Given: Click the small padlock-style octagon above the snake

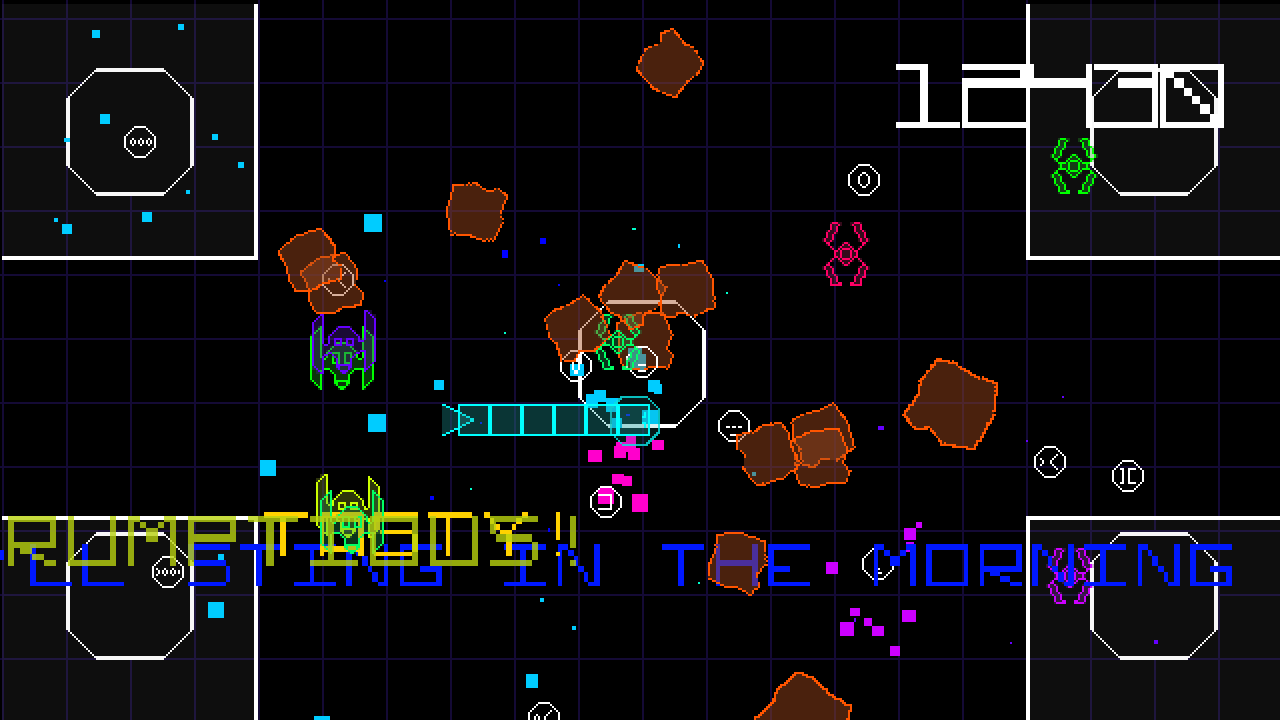Looking at the screenshot, I should click(575, 367).
